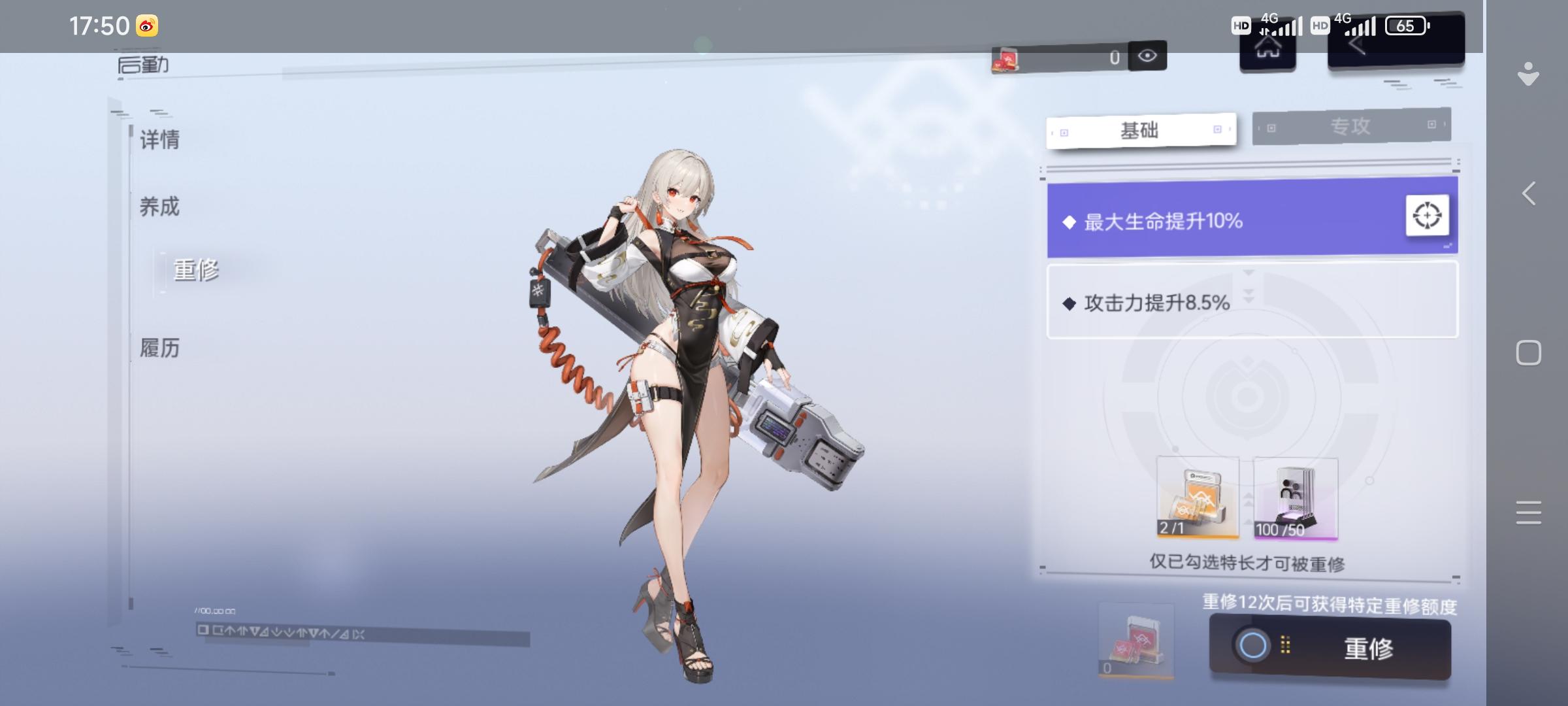Tap the home icon at top right
The width and height of the screenshot is (1568, 706).
click(1267, 51)
